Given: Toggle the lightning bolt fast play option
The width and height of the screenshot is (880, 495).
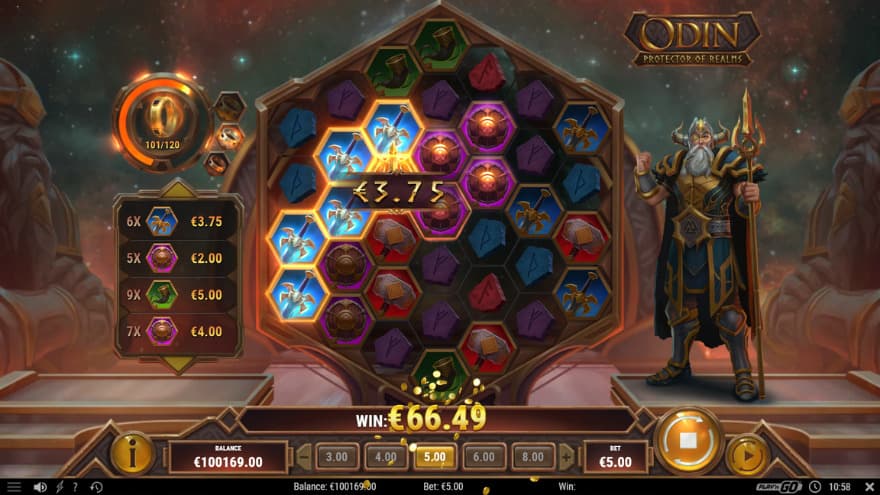Looking at the screenshot, I should (x=58, y=487).
